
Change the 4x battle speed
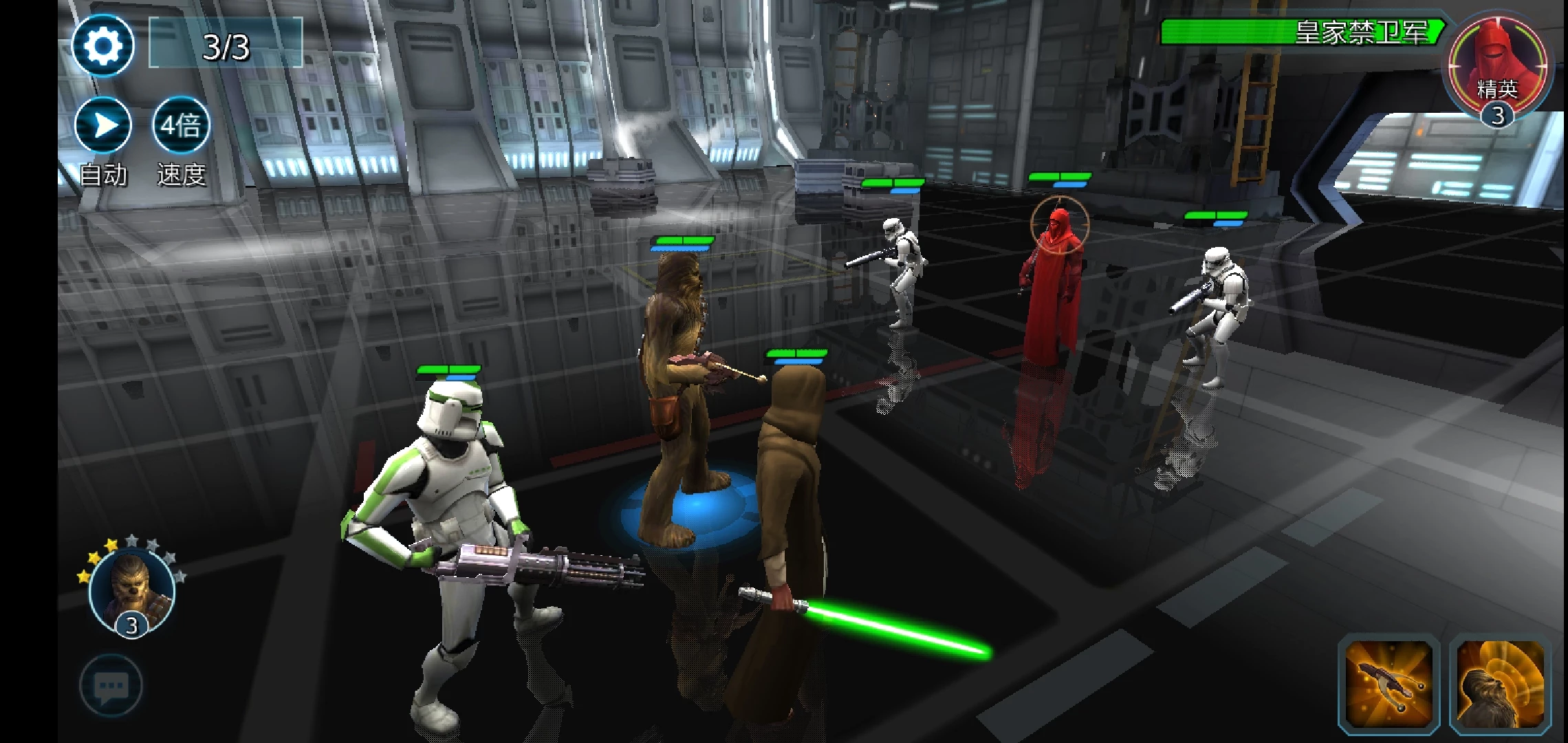(x=181, y=126)
